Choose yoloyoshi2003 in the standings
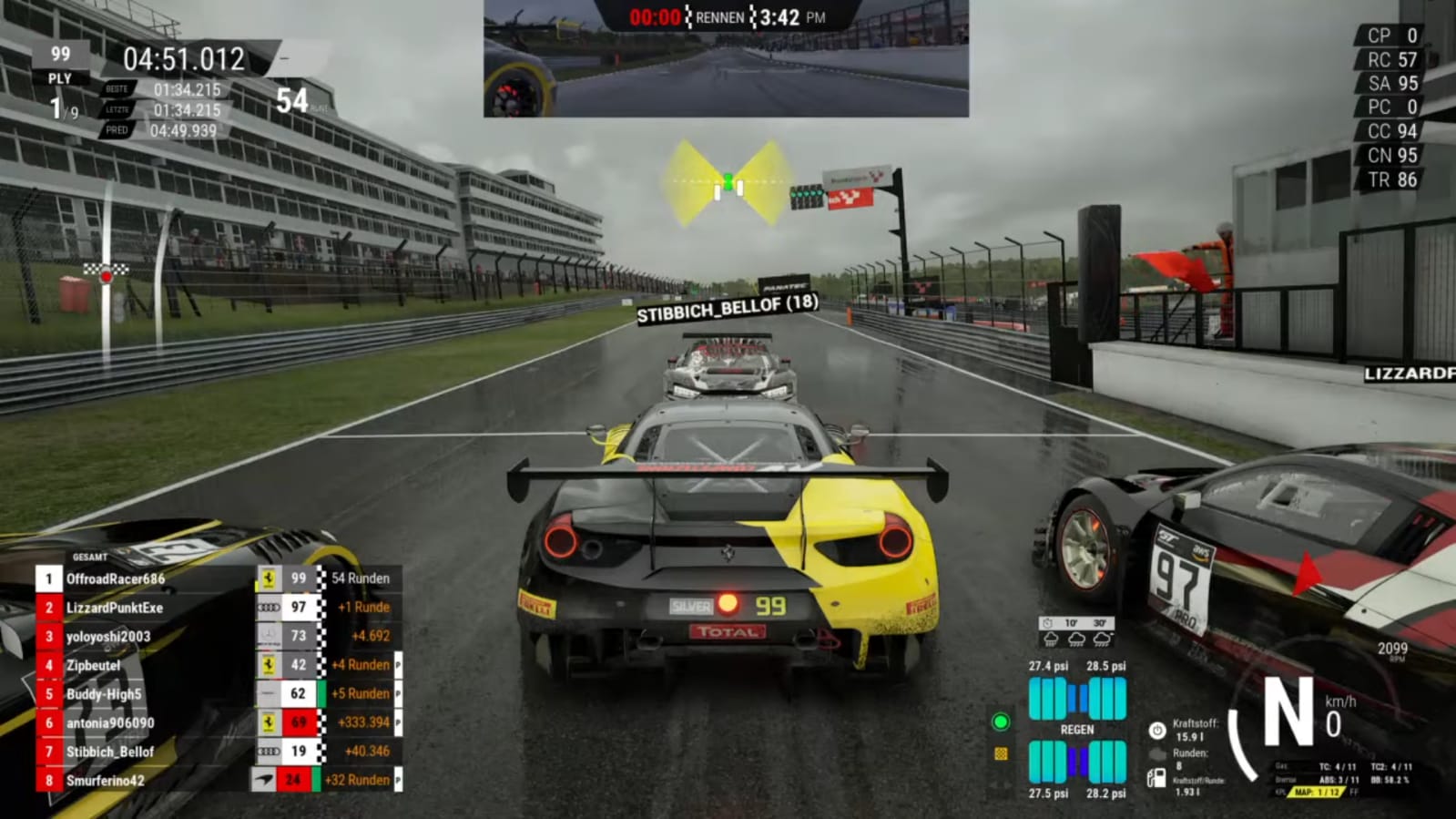Image resolution: width=1456 pixels, height=819 pixels. 108,637
